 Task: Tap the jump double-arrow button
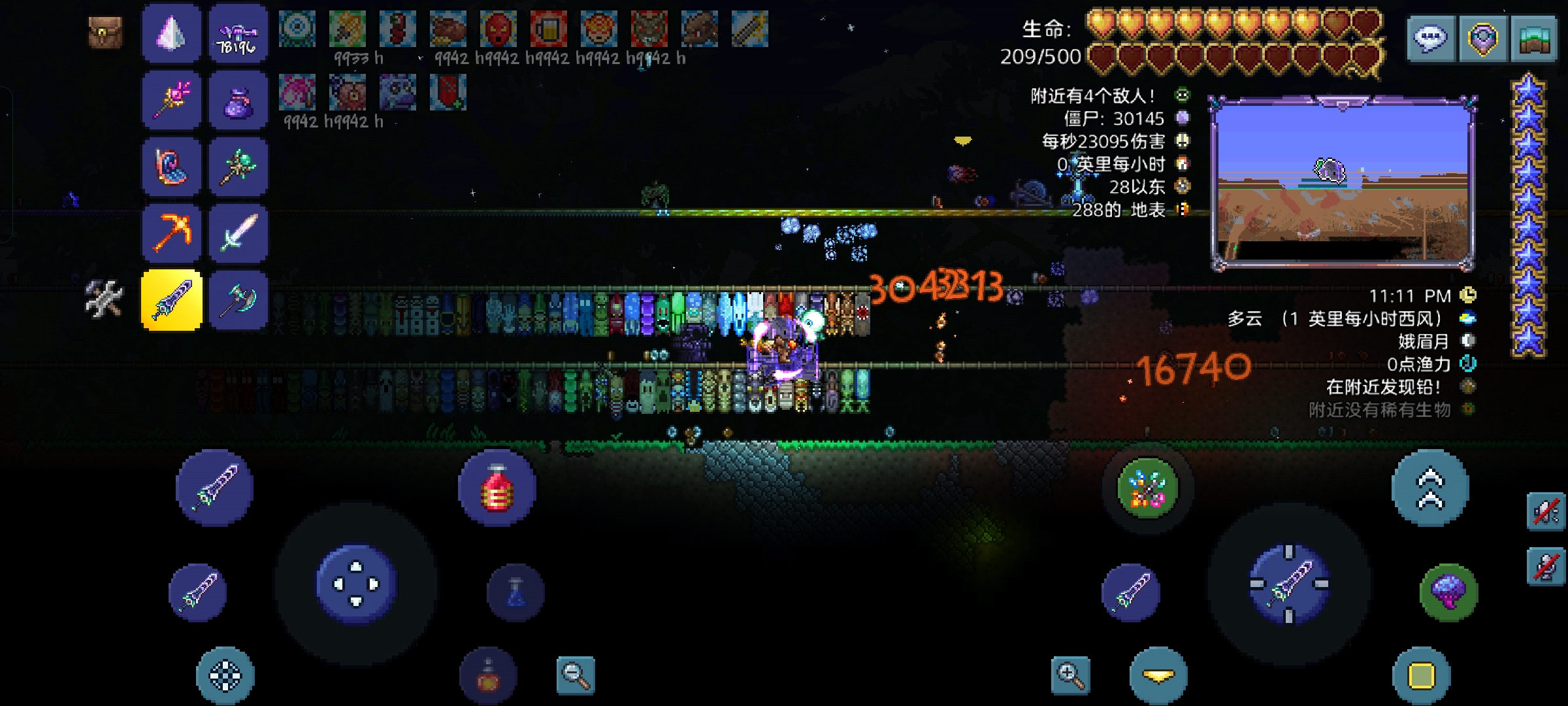point(1430,488)
